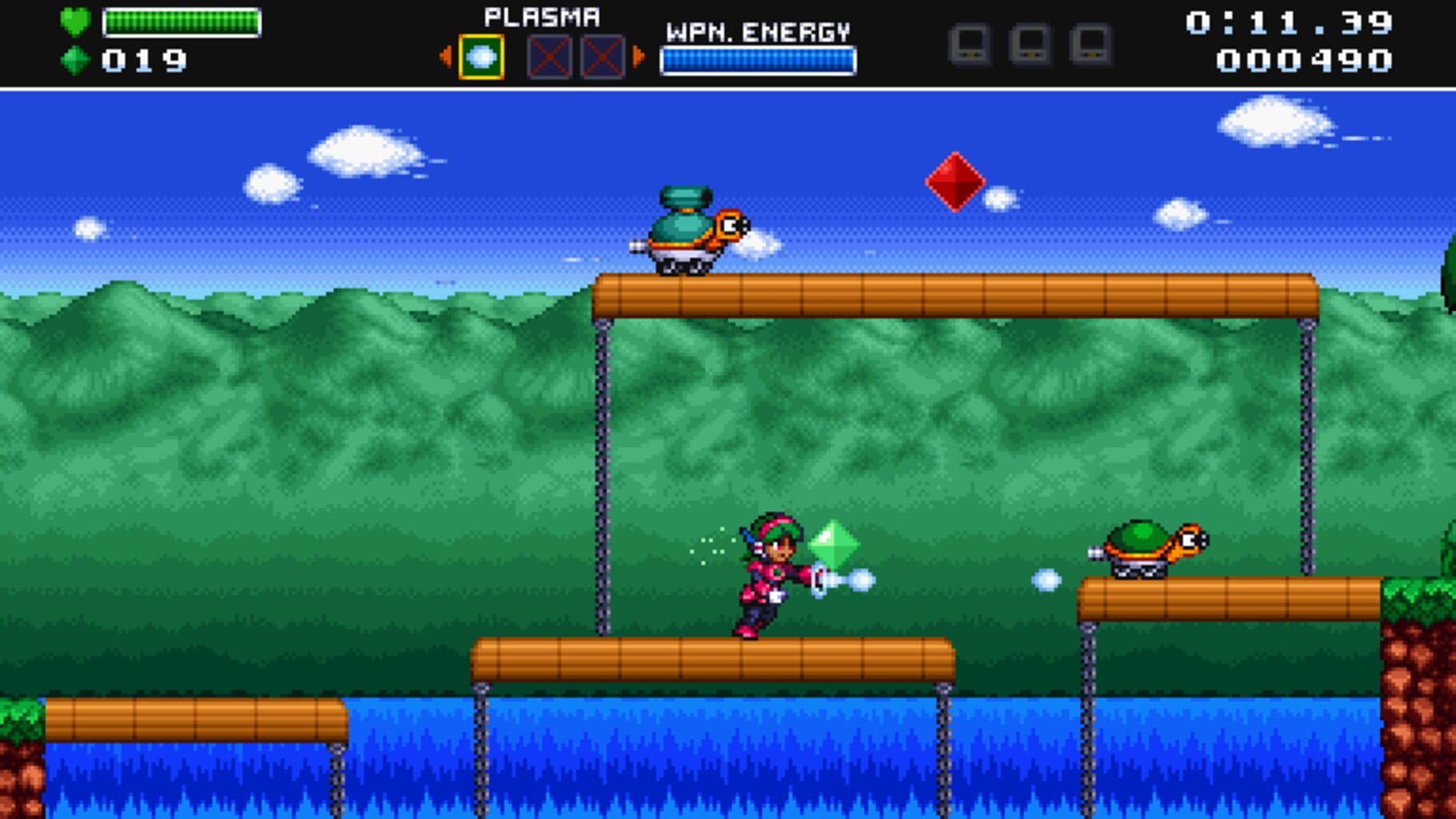The width and height of the screenshot is (1456, 819).
Task: Click the middle grayed device icon in the HUD
Action: pyautogui.click(x=1032, y=46)
